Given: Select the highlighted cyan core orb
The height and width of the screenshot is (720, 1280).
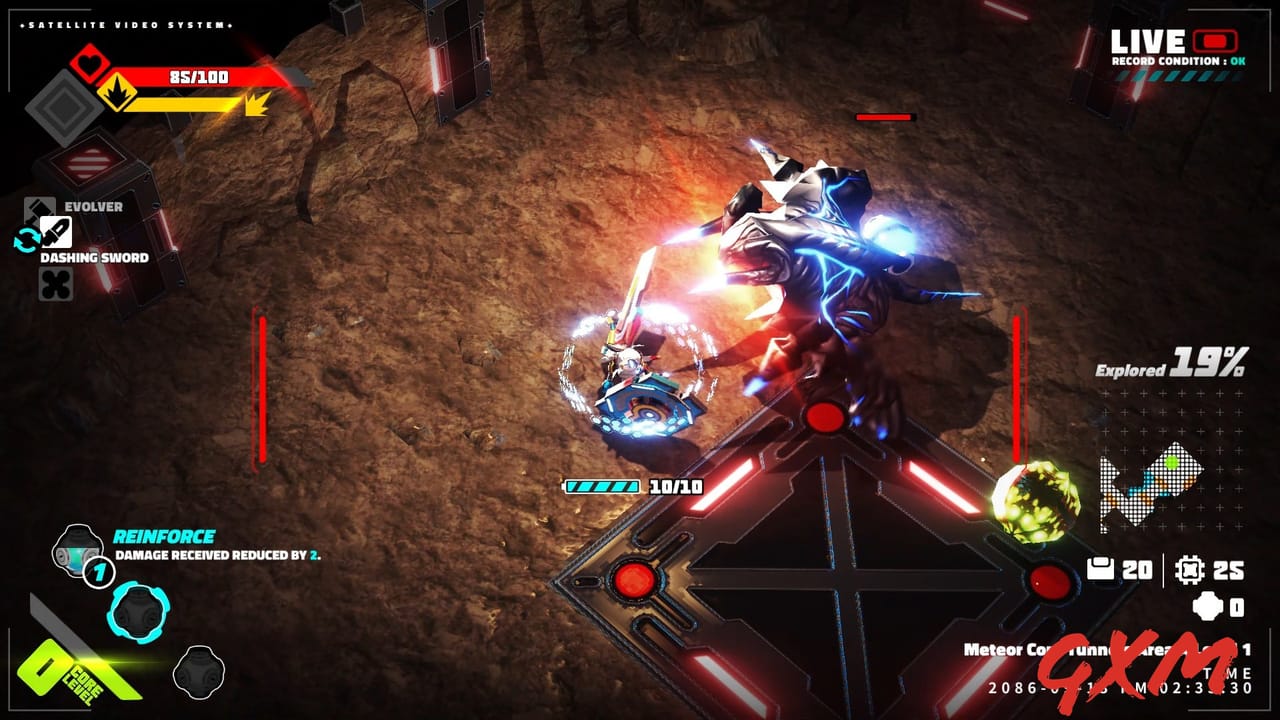Looking at the screenshot, I should [140, 615].
